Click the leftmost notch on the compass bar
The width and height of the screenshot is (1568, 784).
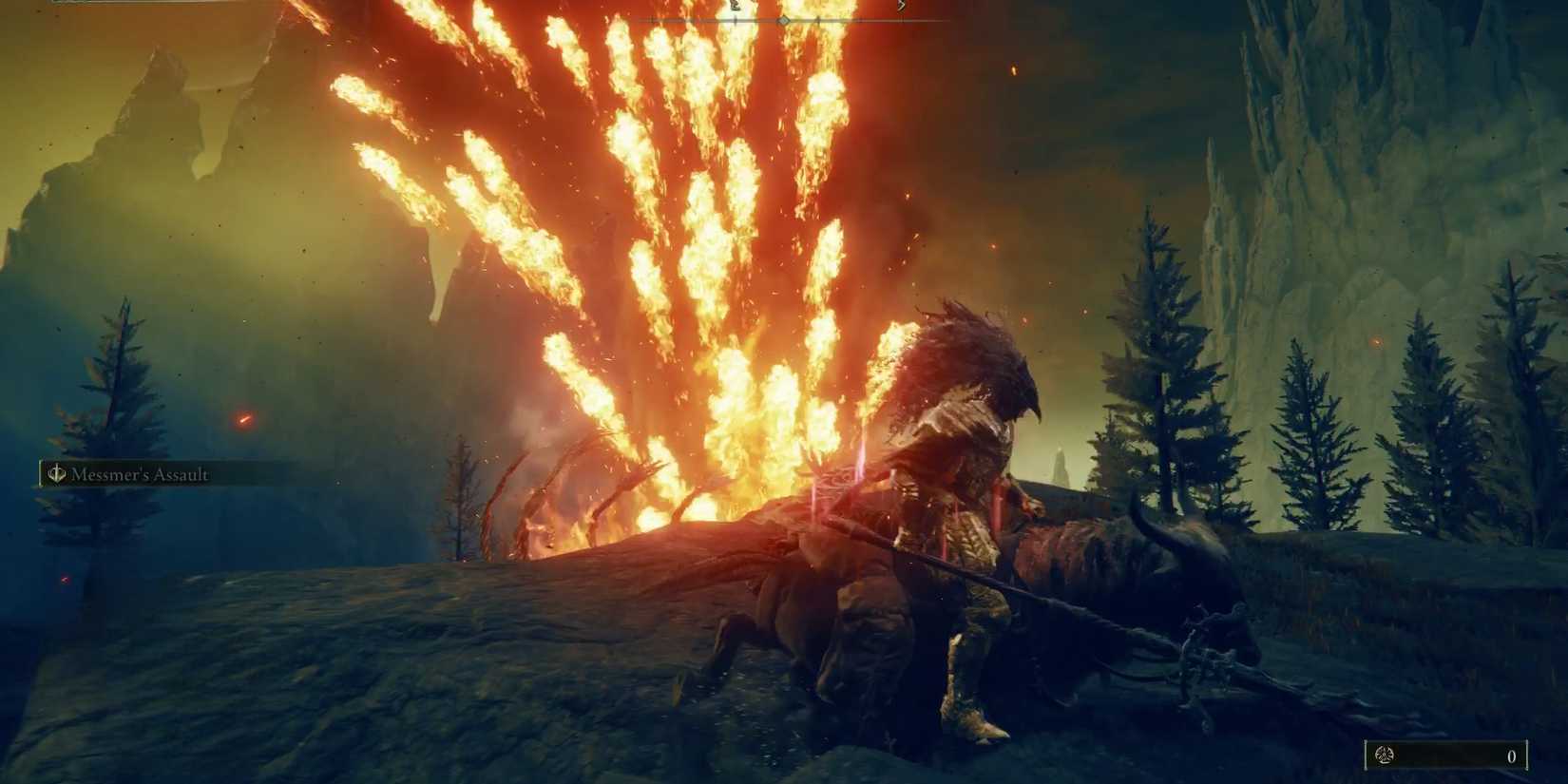(x=653, y=19)
